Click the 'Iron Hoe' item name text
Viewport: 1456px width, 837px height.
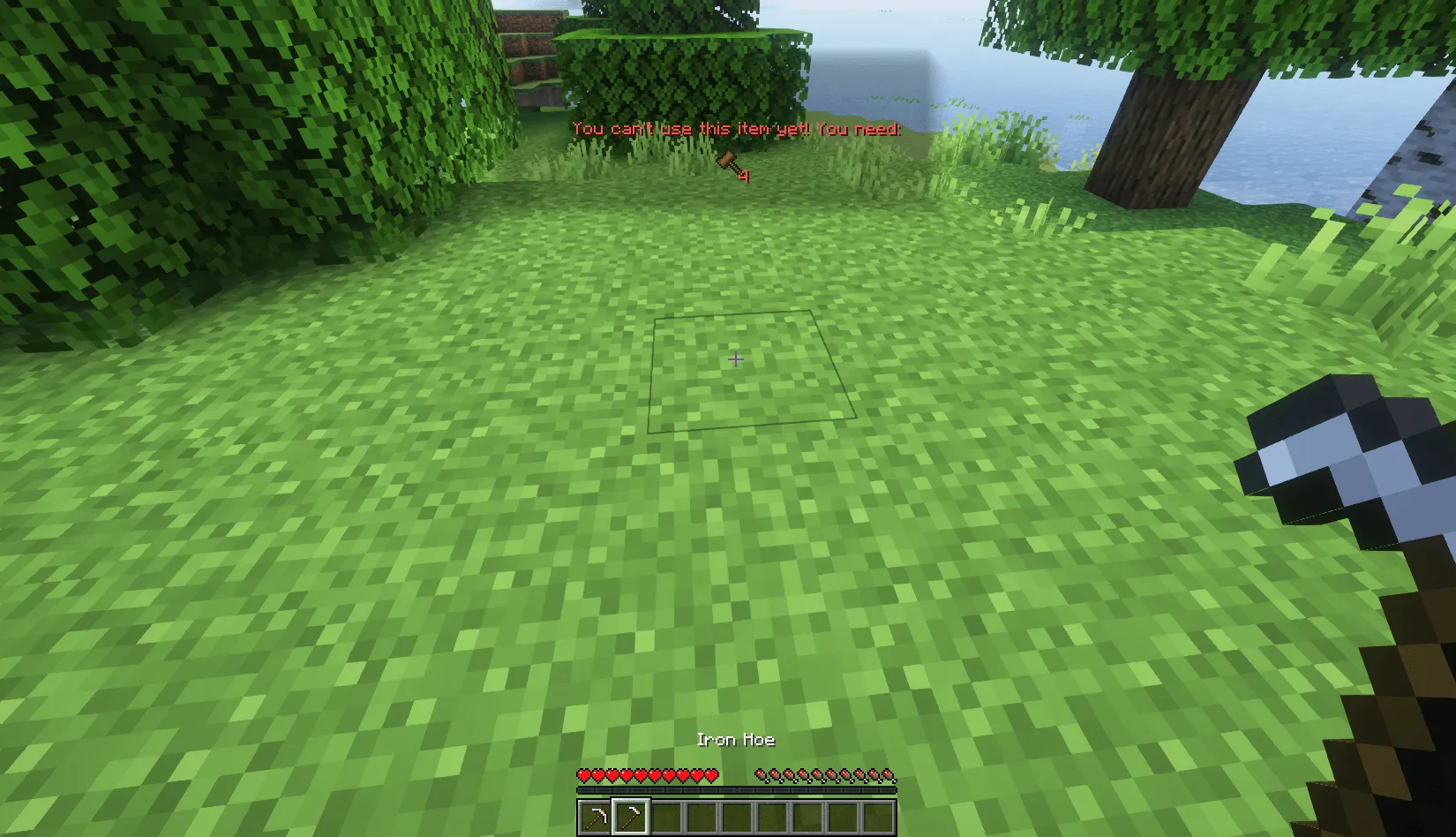[735, 740]
